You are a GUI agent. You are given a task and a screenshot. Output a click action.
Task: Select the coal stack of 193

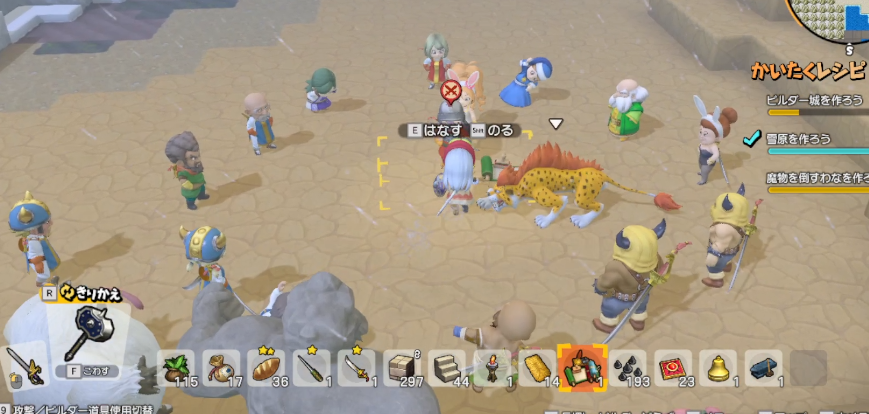(x=627, y=369)
